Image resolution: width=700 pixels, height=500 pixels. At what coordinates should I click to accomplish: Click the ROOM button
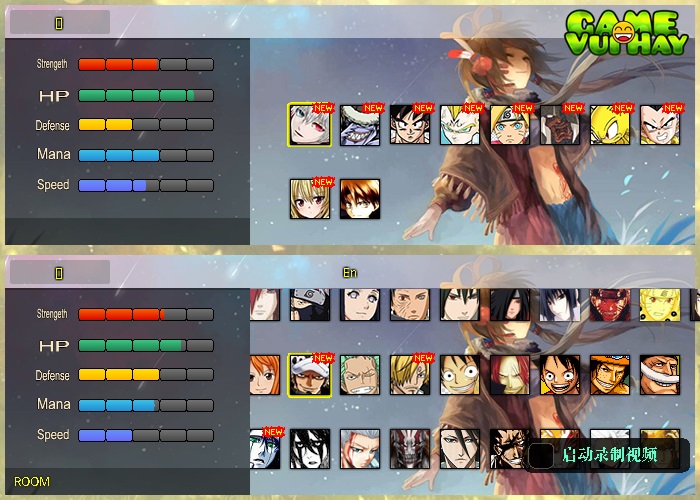32,482
